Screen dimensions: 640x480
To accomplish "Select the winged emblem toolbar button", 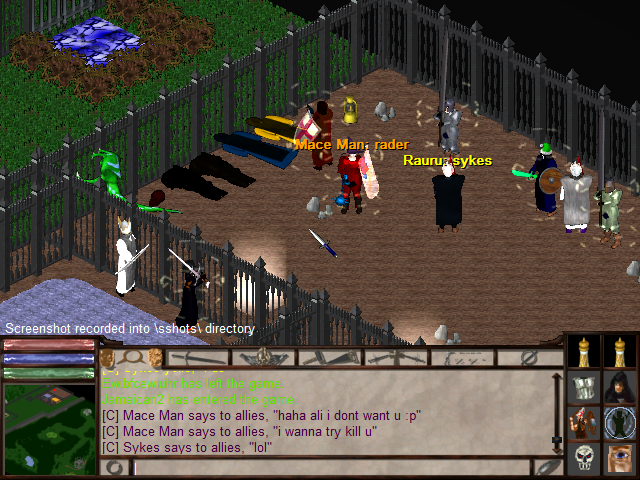I will pos(265,357).
